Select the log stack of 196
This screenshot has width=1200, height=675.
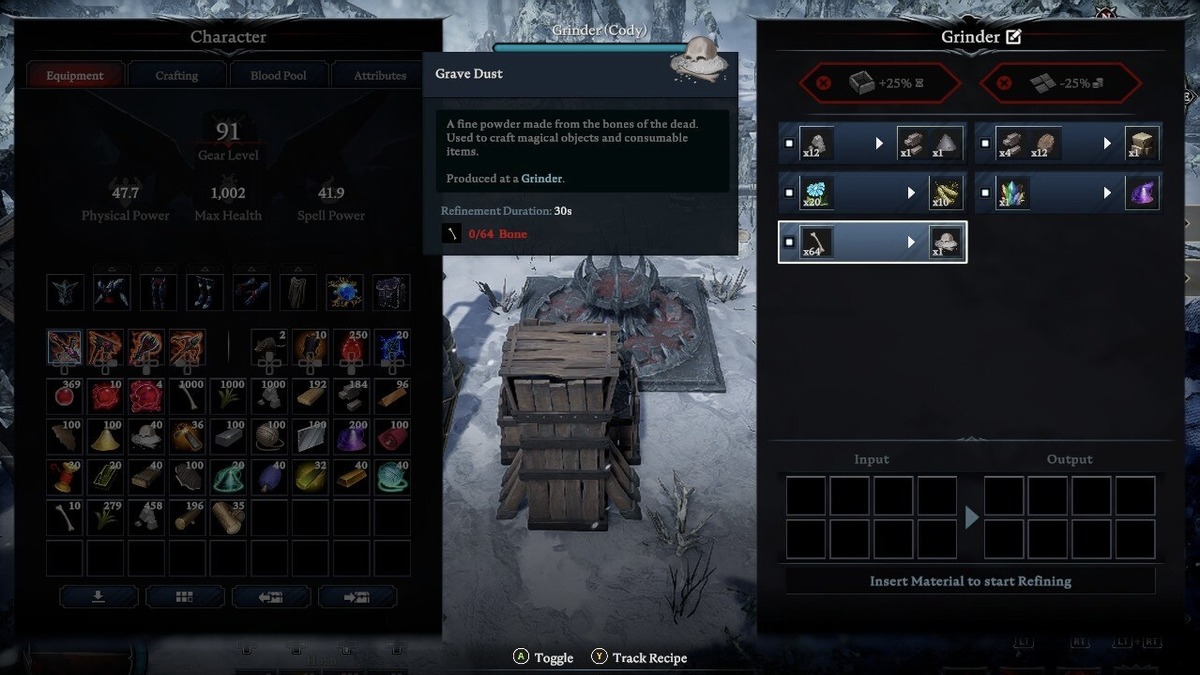(x=189, y=517)
